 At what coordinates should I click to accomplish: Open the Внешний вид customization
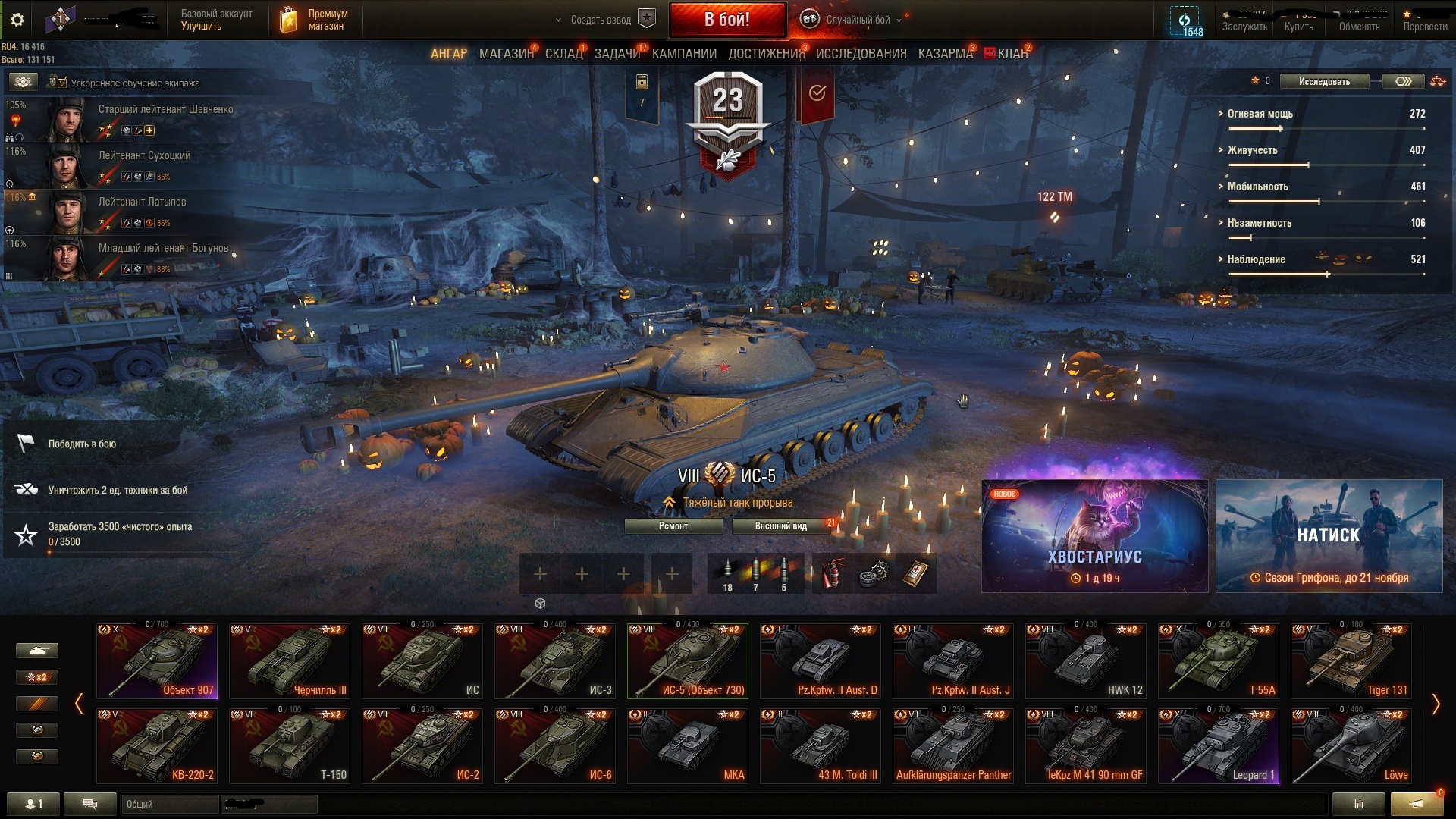pos(781,526)
